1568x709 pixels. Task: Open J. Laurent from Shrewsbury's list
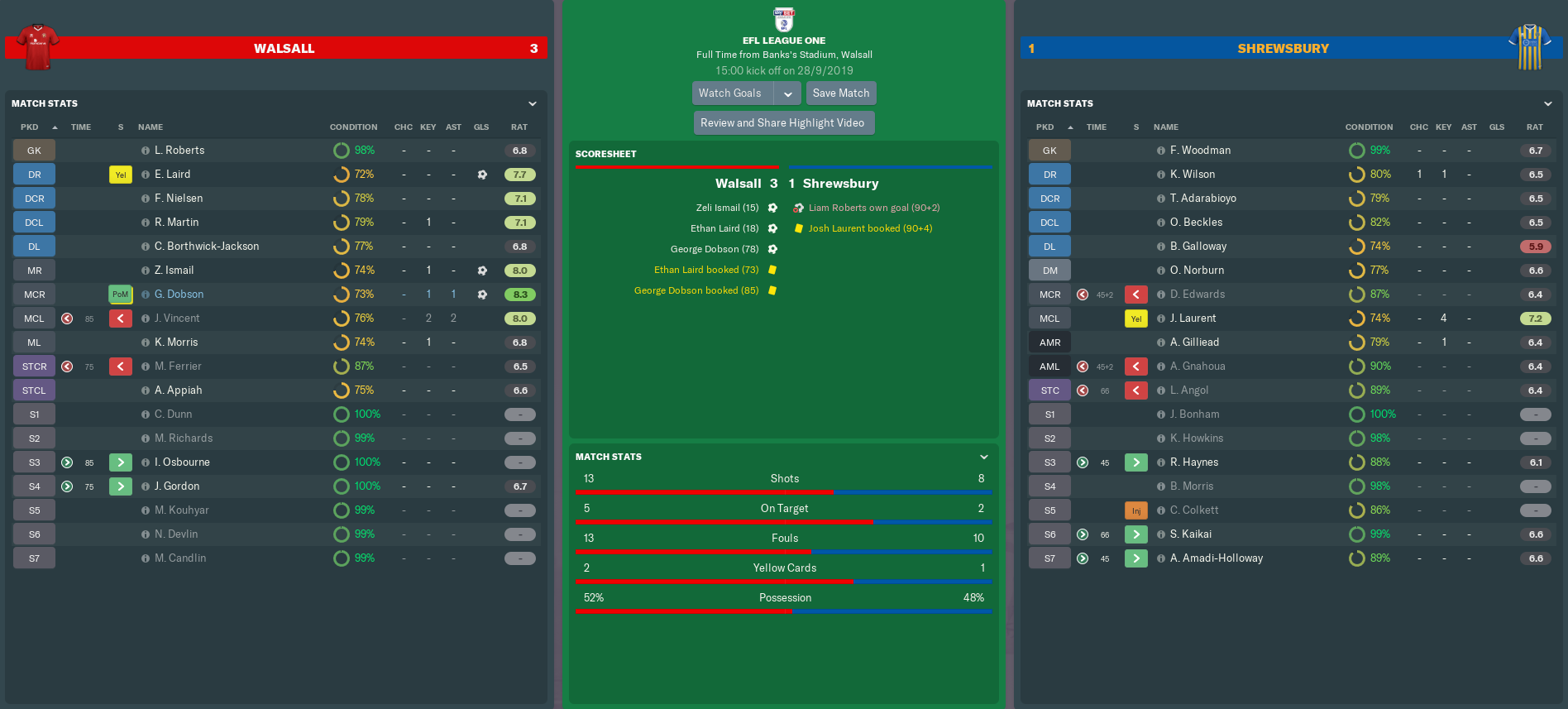point(1193,319)
